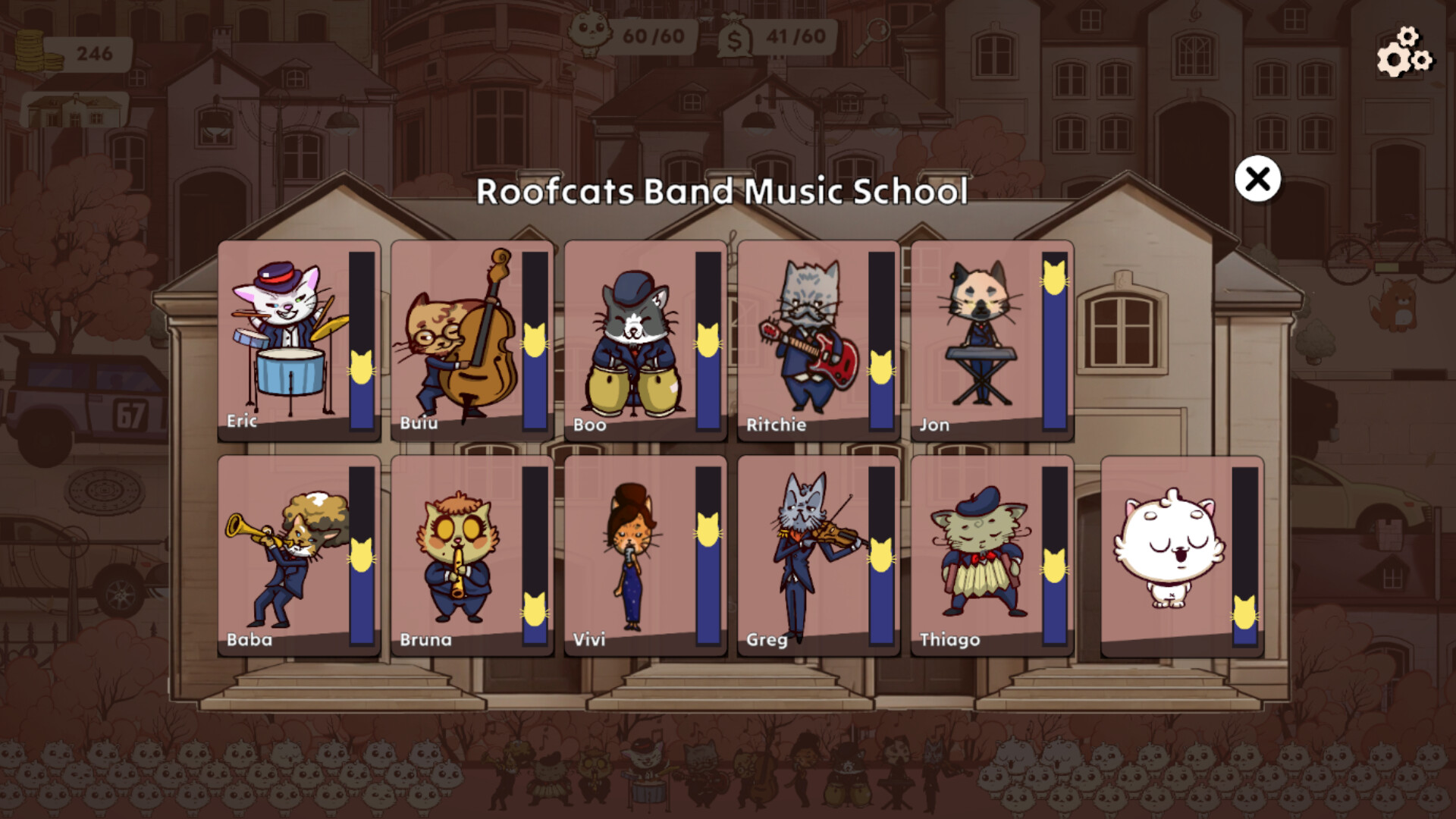Open the game settings gears
Image resolution: width=1456 pixels, height=819 pixels.
pyautogui.click(x=1404, y=53)
